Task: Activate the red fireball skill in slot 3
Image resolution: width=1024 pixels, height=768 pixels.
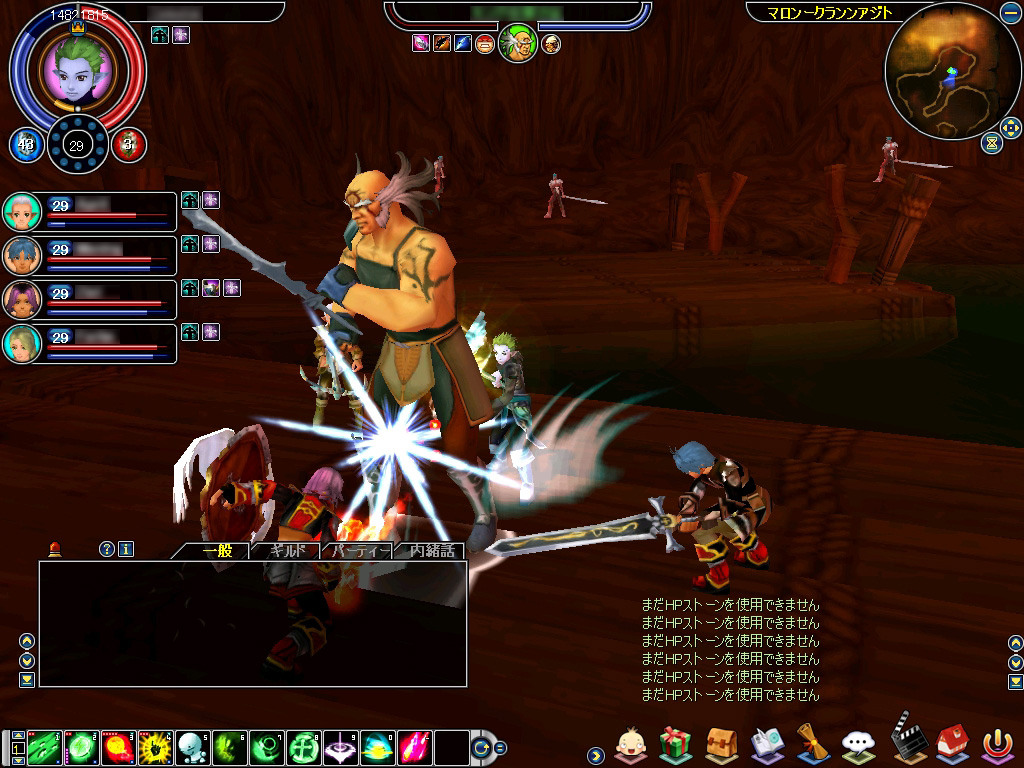Action: [119, 746]
